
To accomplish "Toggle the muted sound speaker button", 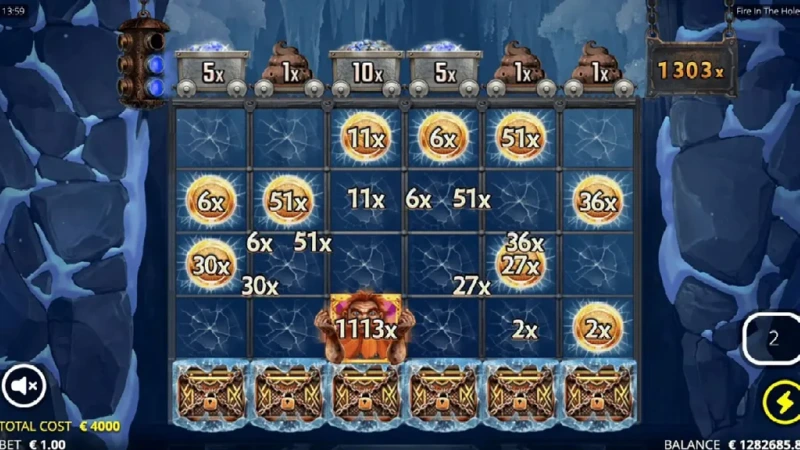I will click(24, 385).
